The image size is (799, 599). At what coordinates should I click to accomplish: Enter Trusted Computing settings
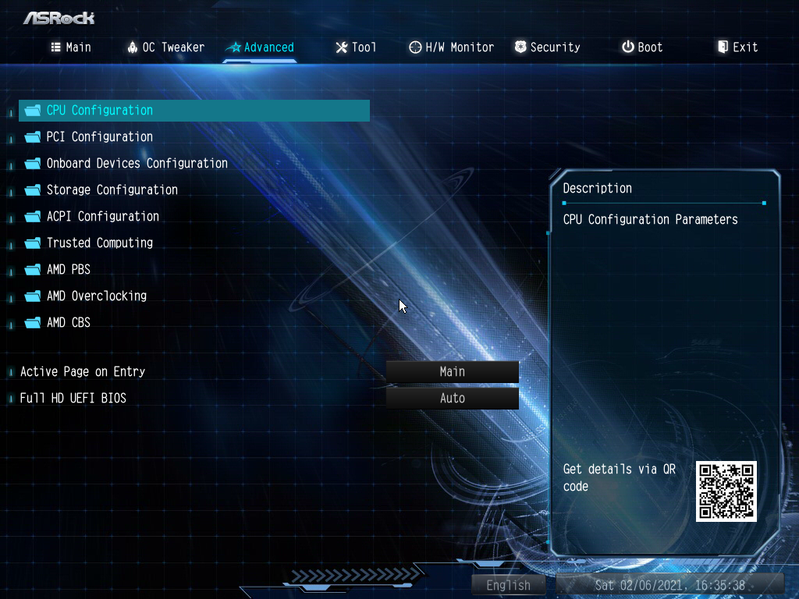(x=99, y=243)
